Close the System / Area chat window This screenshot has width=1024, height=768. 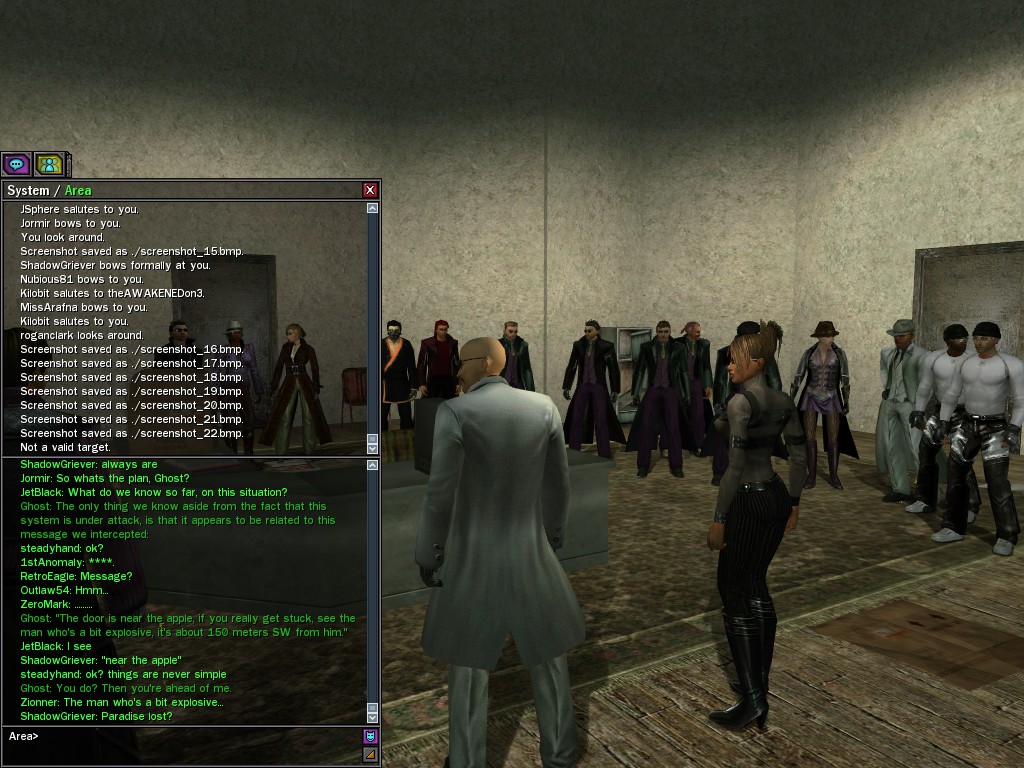coord(370,190)
